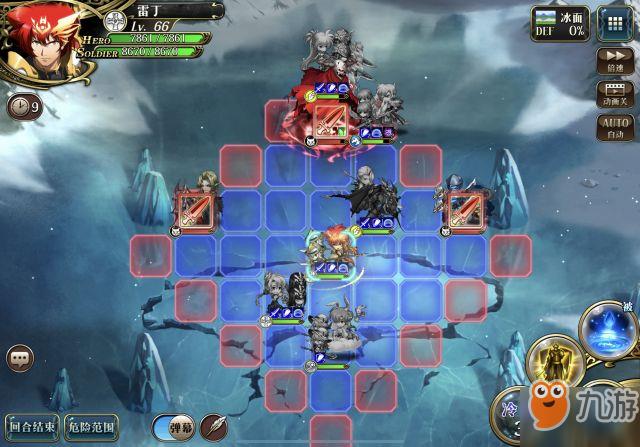
Task: Turn battle animations off (动画关)
Action: pyautogui.click(x=612, y=93)
